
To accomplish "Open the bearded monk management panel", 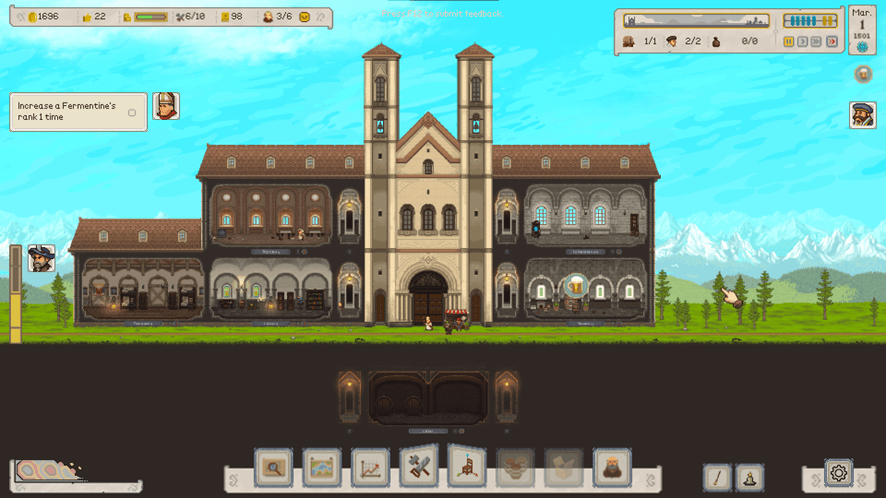I will pos(612,467).
